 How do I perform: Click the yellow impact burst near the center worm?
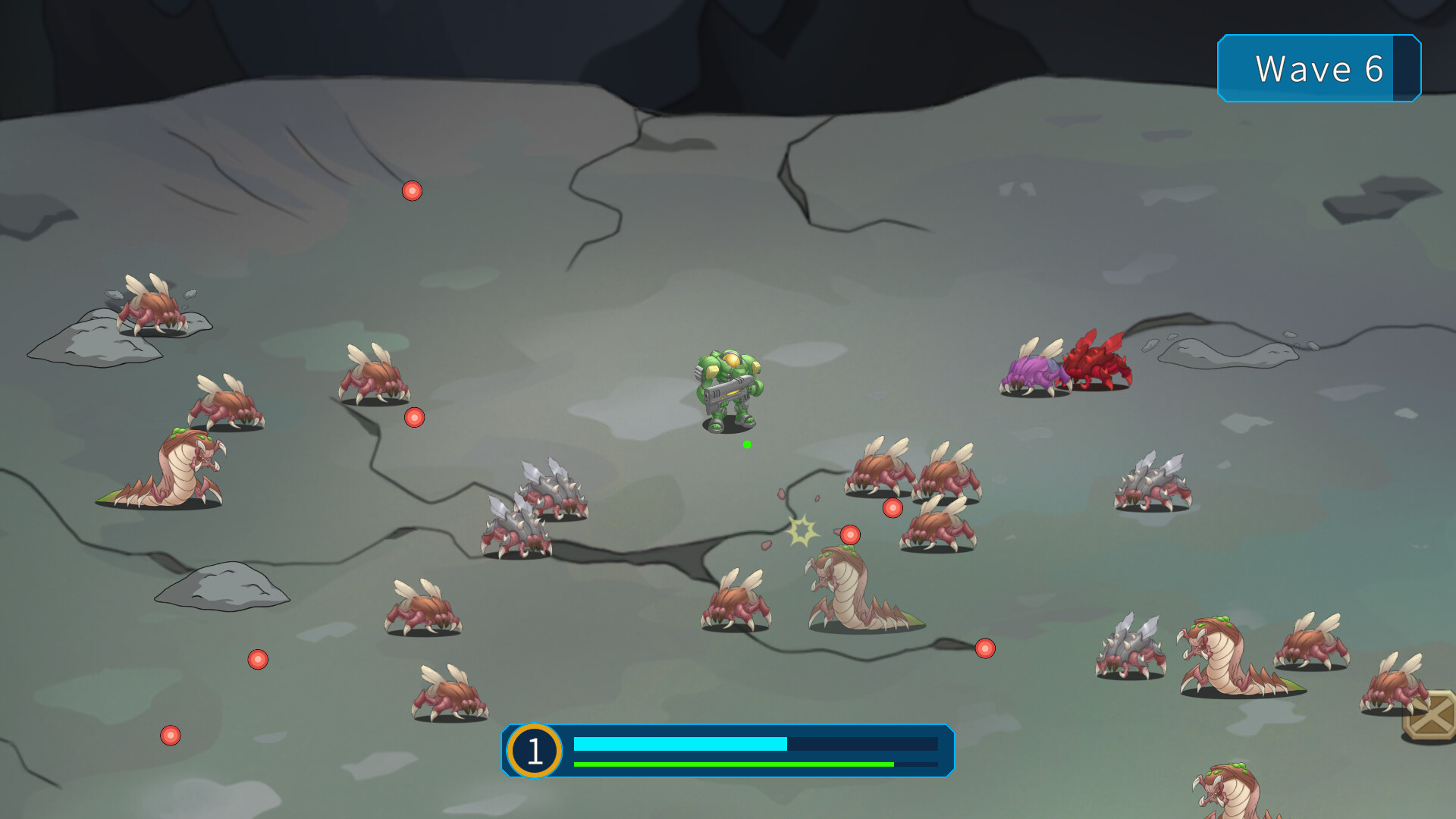tap(802, 531)
